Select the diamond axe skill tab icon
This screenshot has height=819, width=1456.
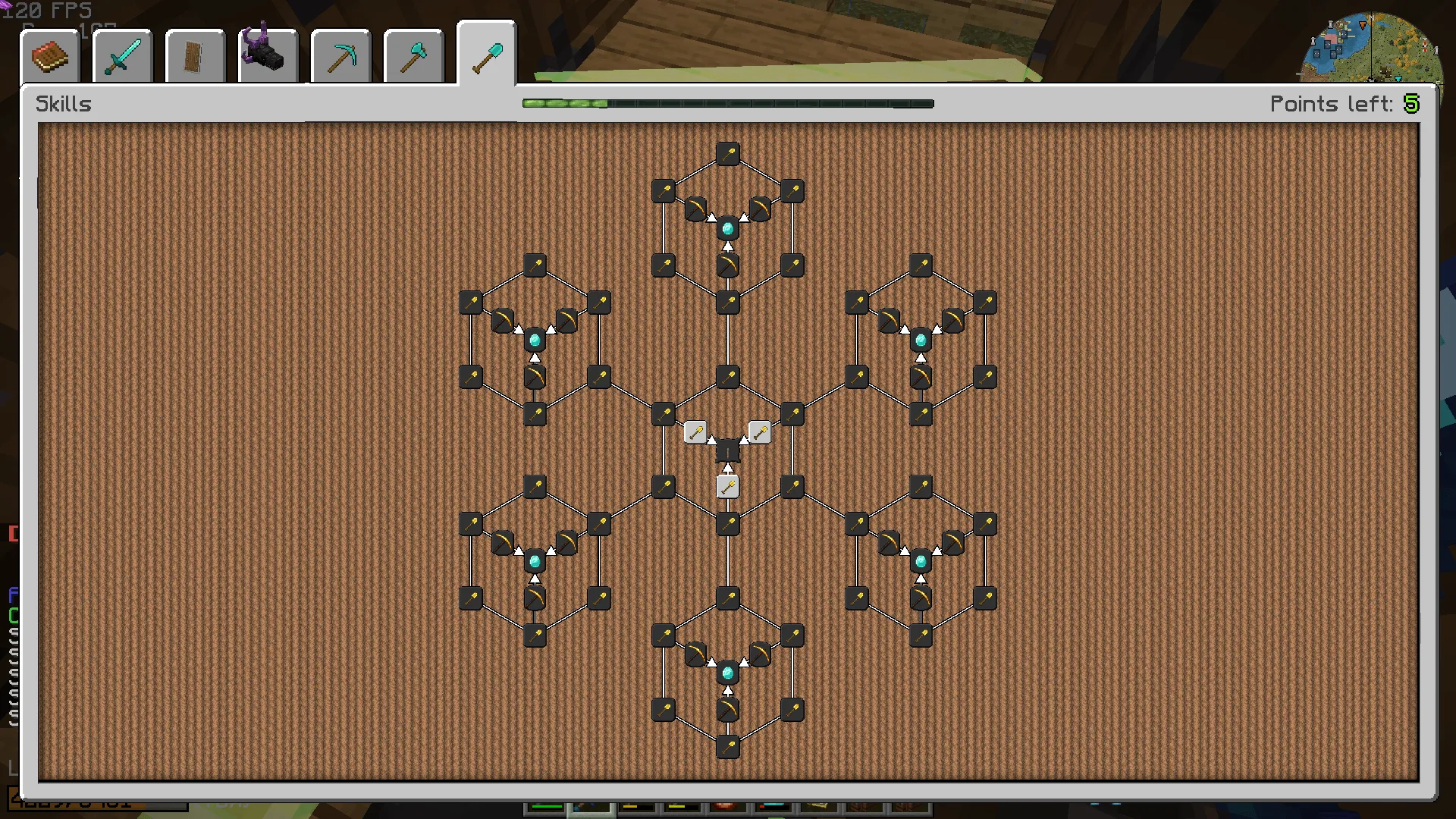[x=413, y=55]
